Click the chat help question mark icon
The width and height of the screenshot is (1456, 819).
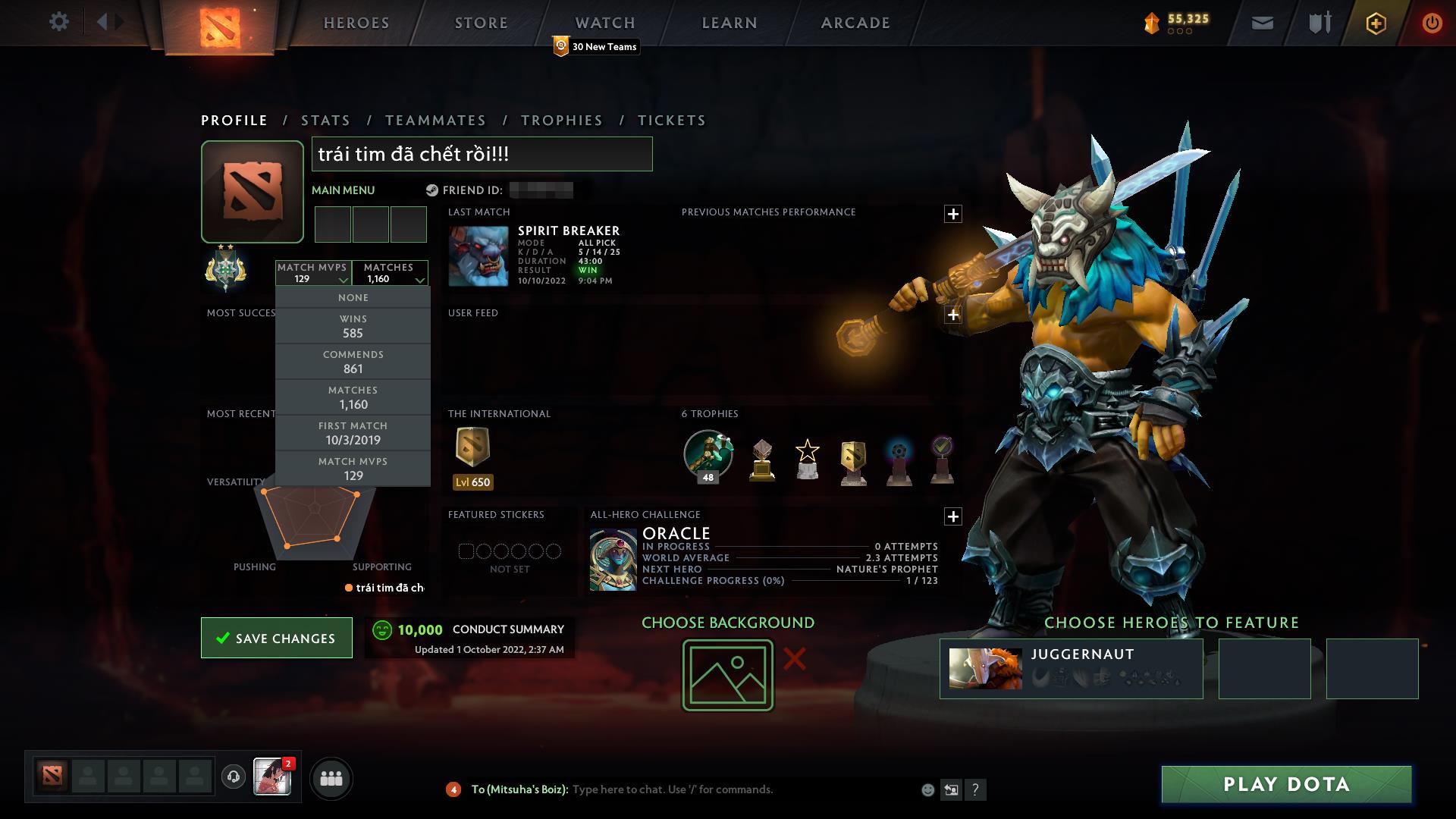[x=976, y=789]
